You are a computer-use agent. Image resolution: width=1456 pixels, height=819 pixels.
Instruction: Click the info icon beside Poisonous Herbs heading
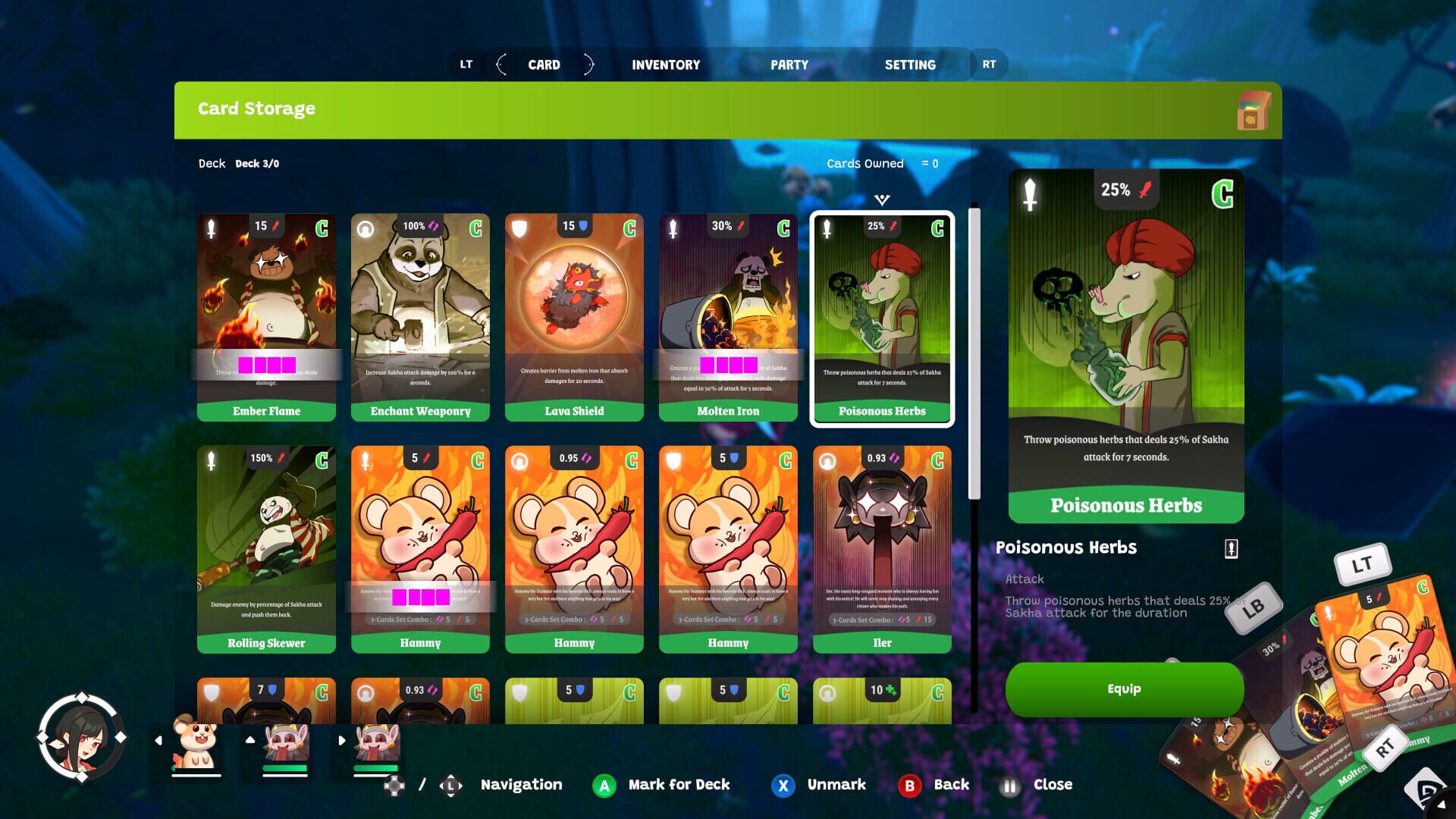tap(1230, 548)
